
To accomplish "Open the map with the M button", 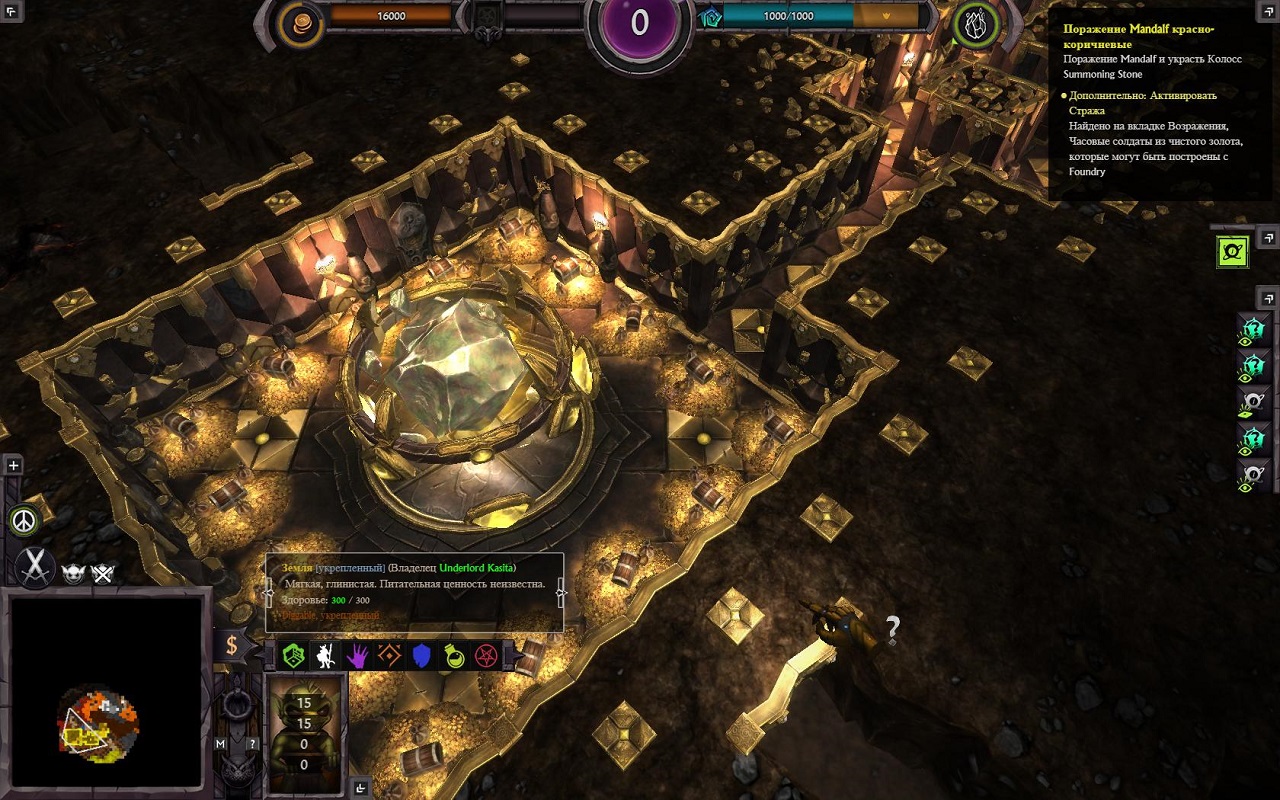I will pos(221,744).
